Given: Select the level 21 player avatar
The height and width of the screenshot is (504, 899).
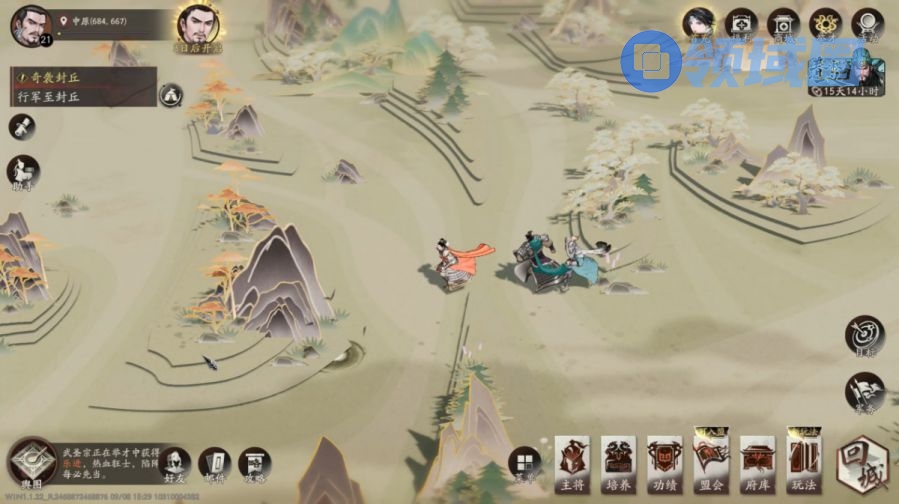Looking at the screenshot, I should click(x=31, y=25).
